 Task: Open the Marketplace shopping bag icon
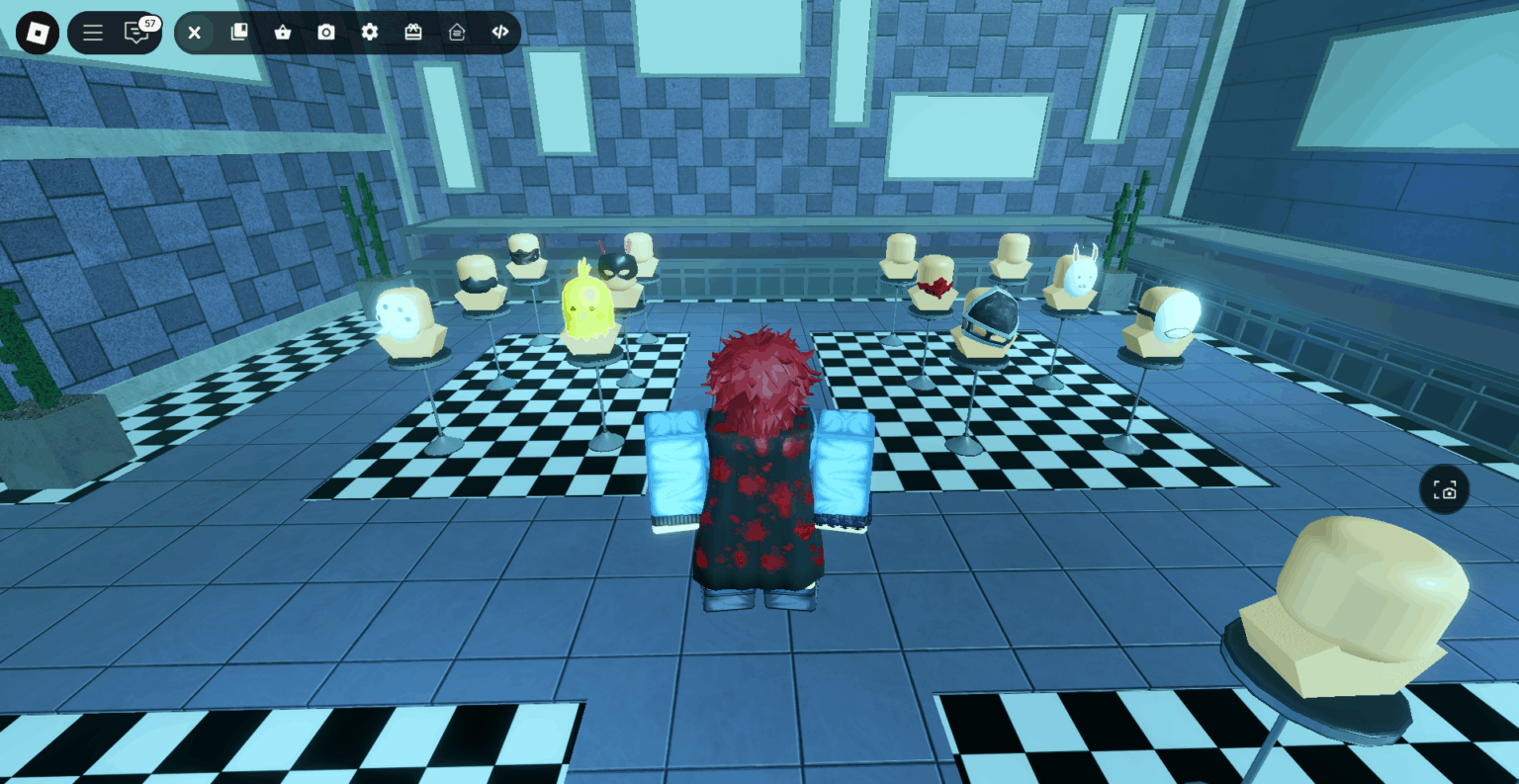(x=283, y=32)
